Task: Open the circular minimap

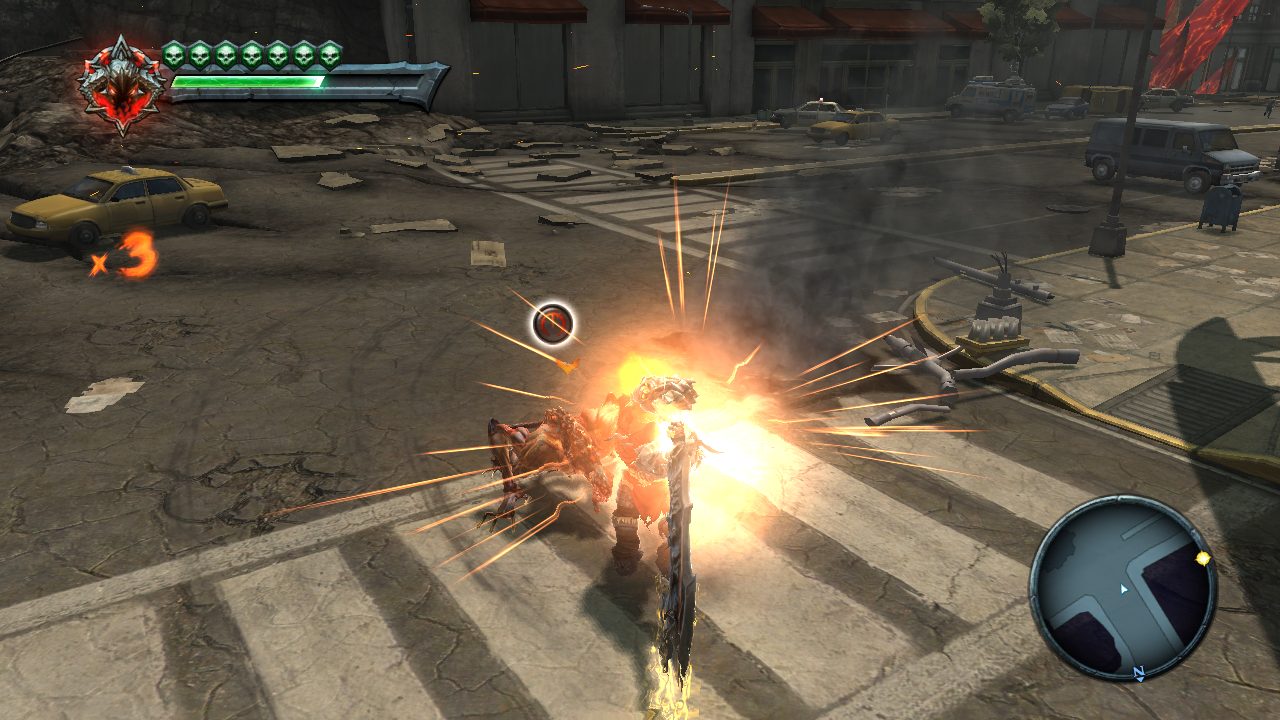Action: point(1123,586)
